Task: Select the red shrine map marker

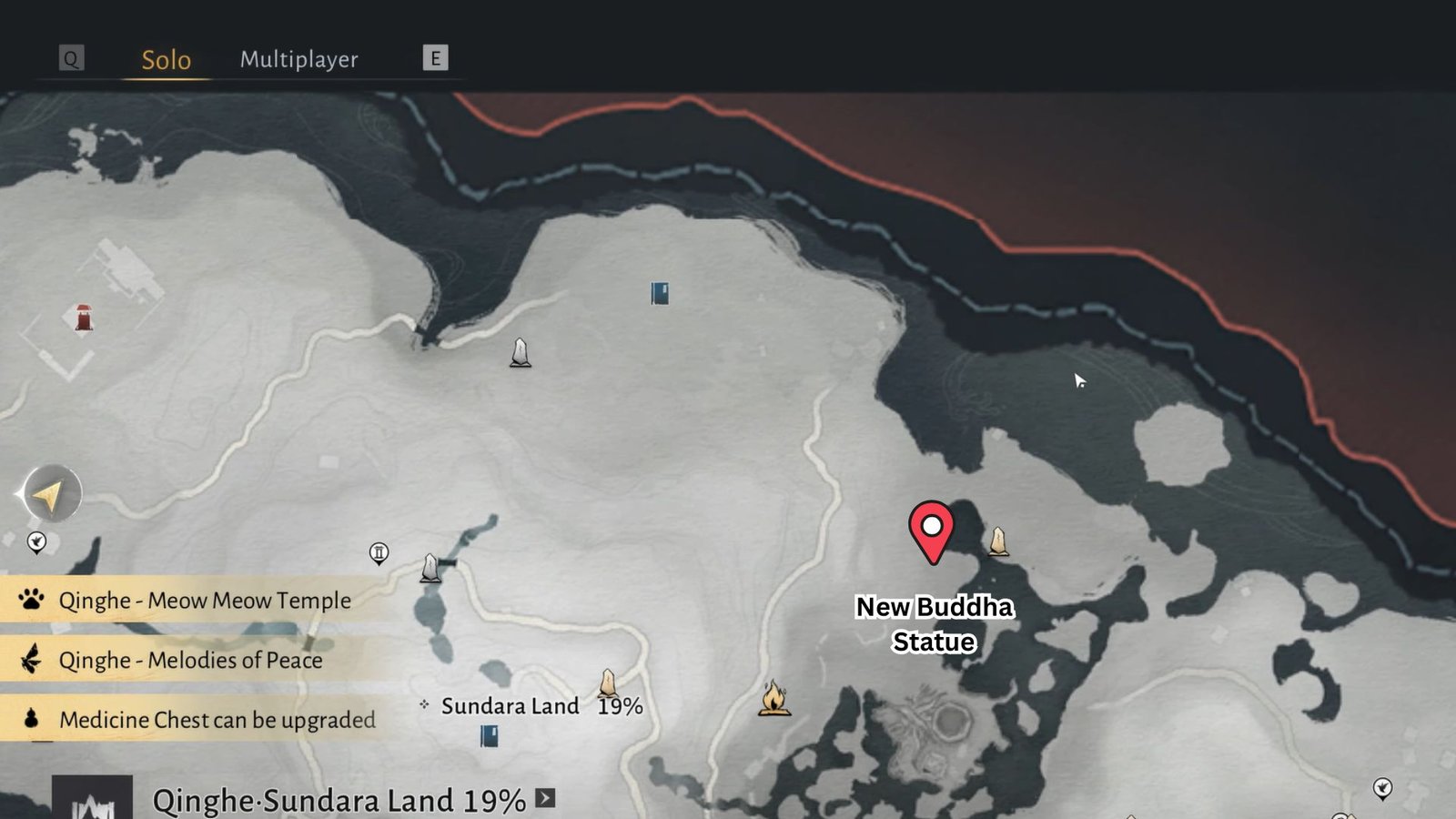Action: click(x=84, y=318)
